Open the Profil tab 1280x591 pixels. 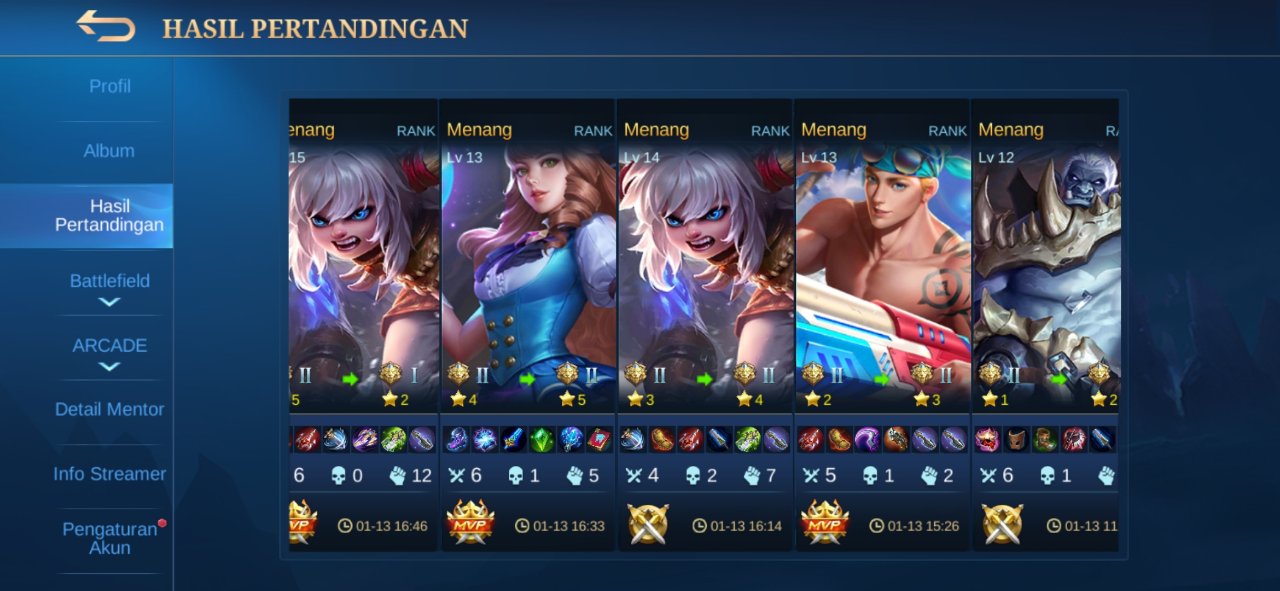tap(109, 87)
